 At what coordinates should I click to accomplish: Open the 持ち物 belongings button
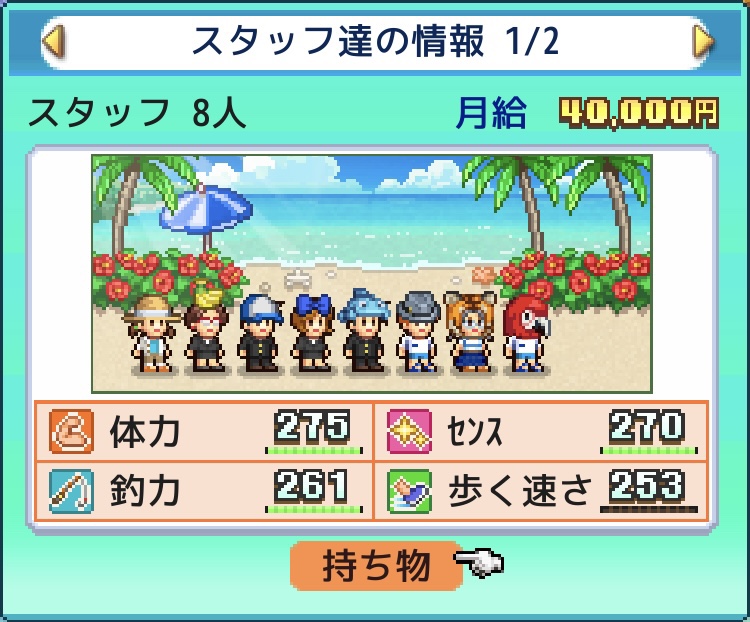(x=376, y=566)
